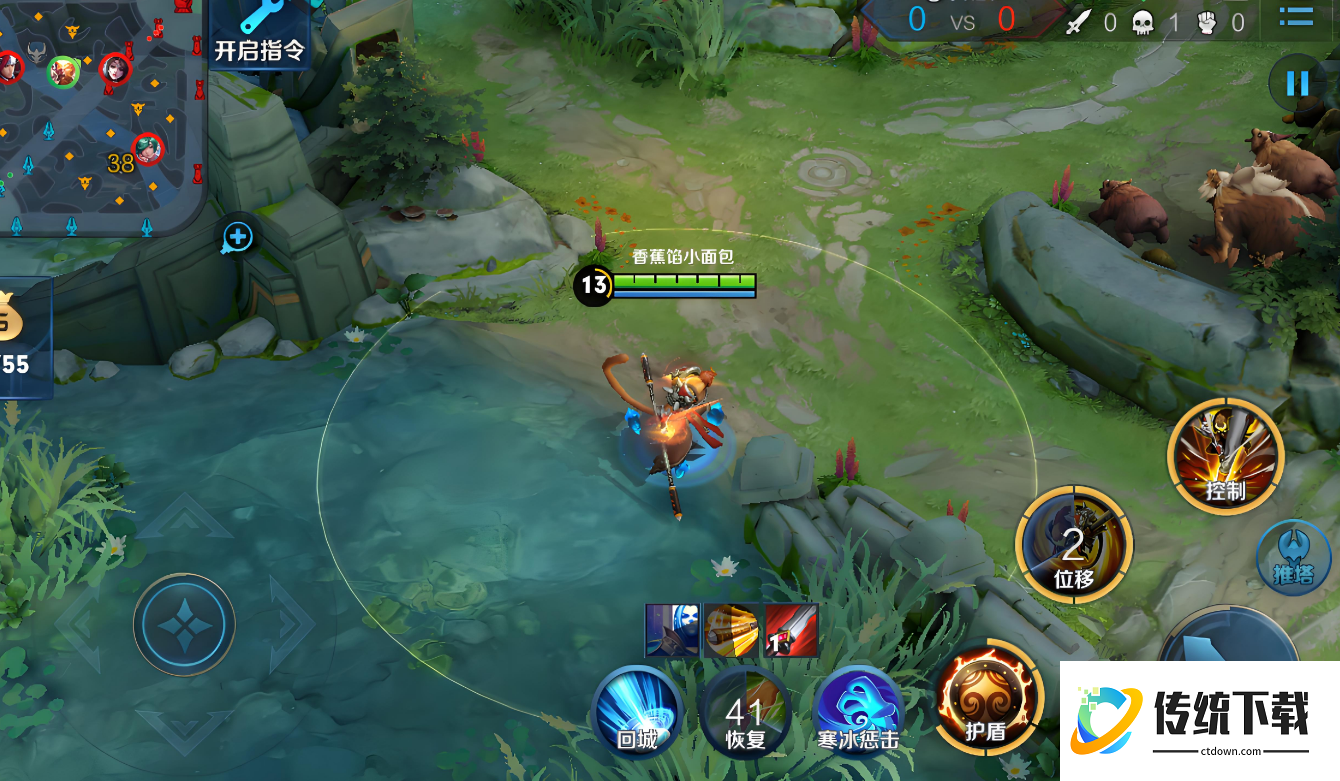Buy the recommended red sword item
The image size is (1340, 781).
pos(791,631)
